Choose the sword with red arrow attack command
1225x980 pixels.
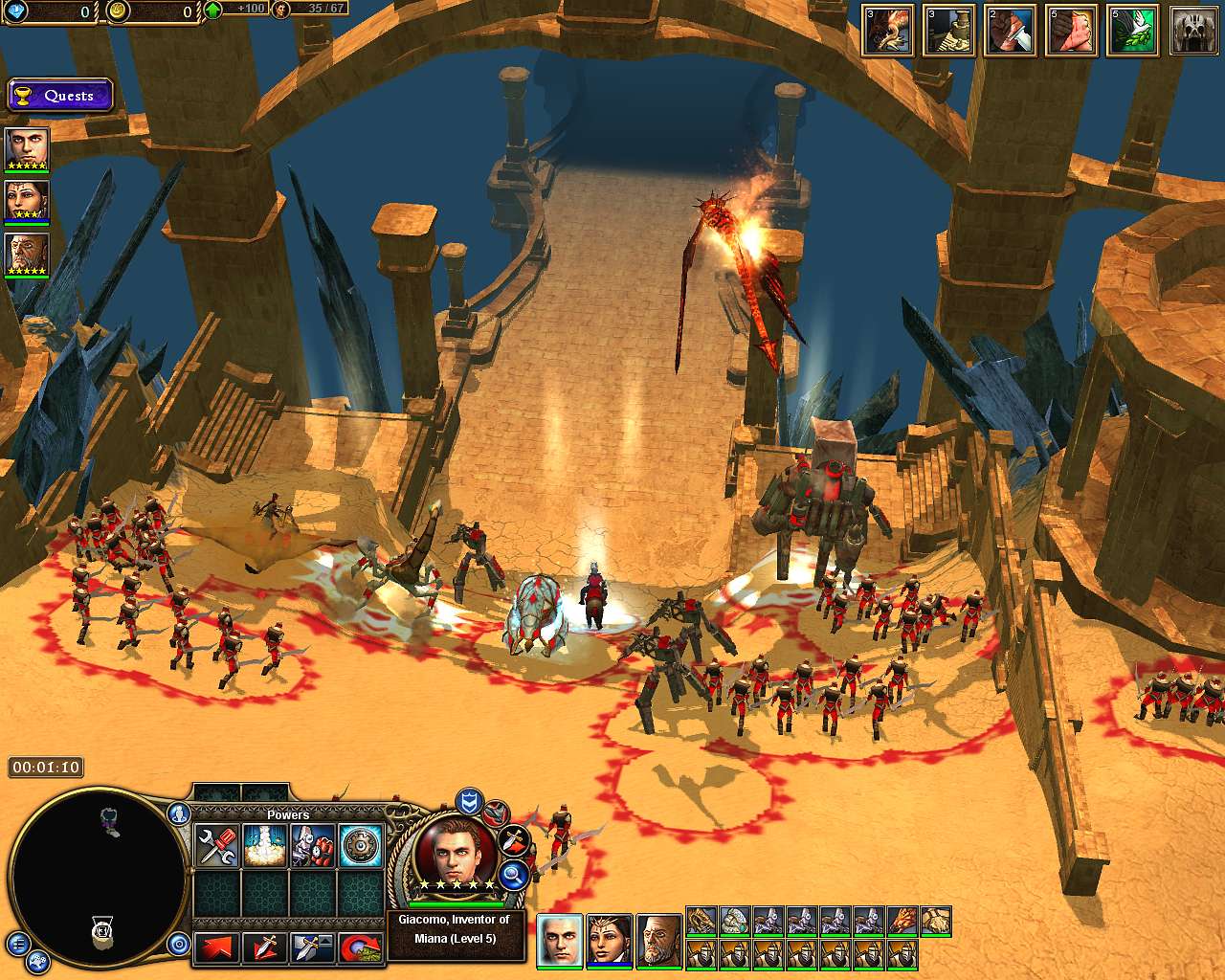coord(264,948)
